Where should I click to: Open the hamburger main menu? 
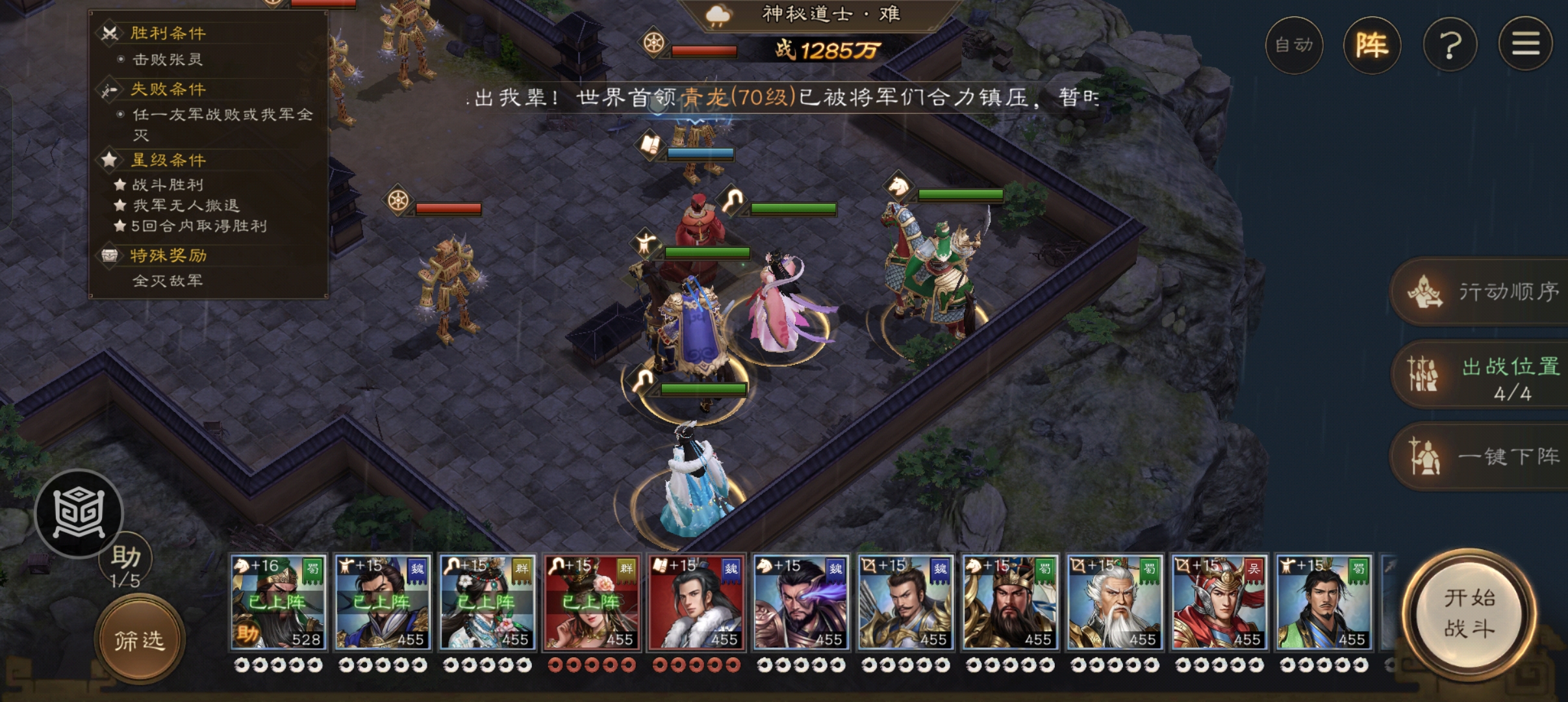[1525, 45]
